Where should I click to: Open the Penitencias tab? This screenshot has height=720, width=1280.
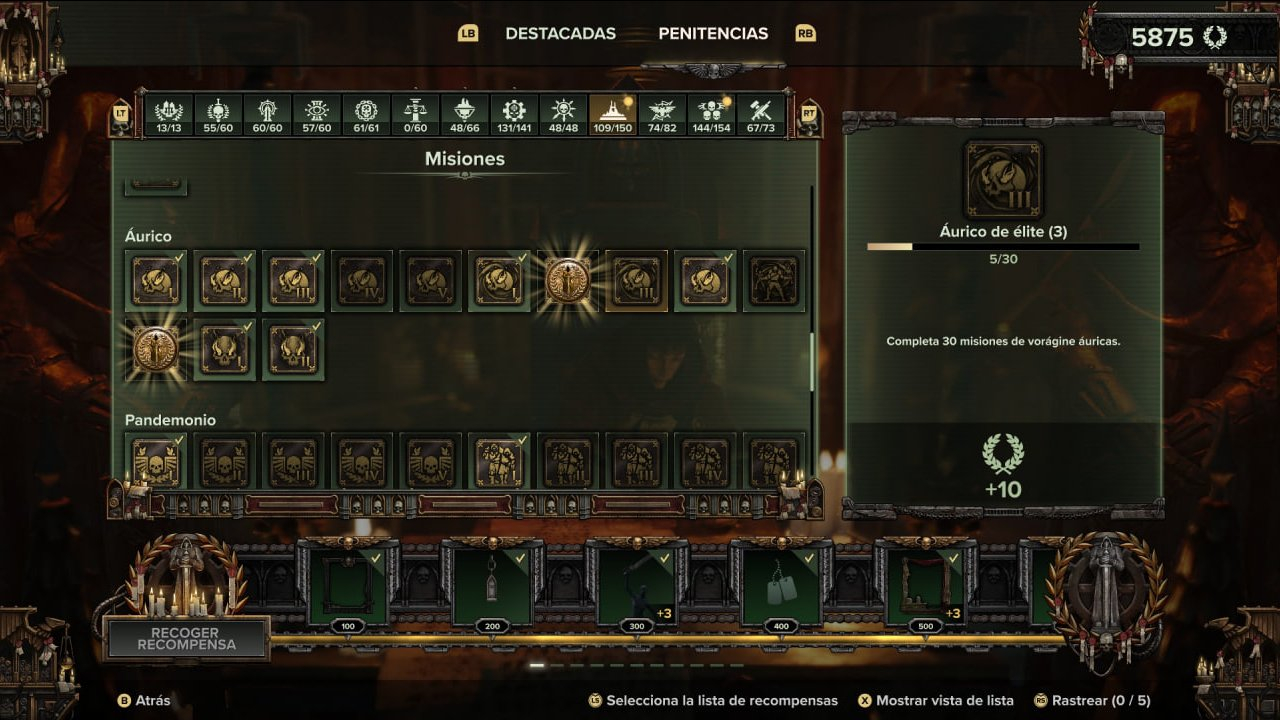tap(713, 33)
